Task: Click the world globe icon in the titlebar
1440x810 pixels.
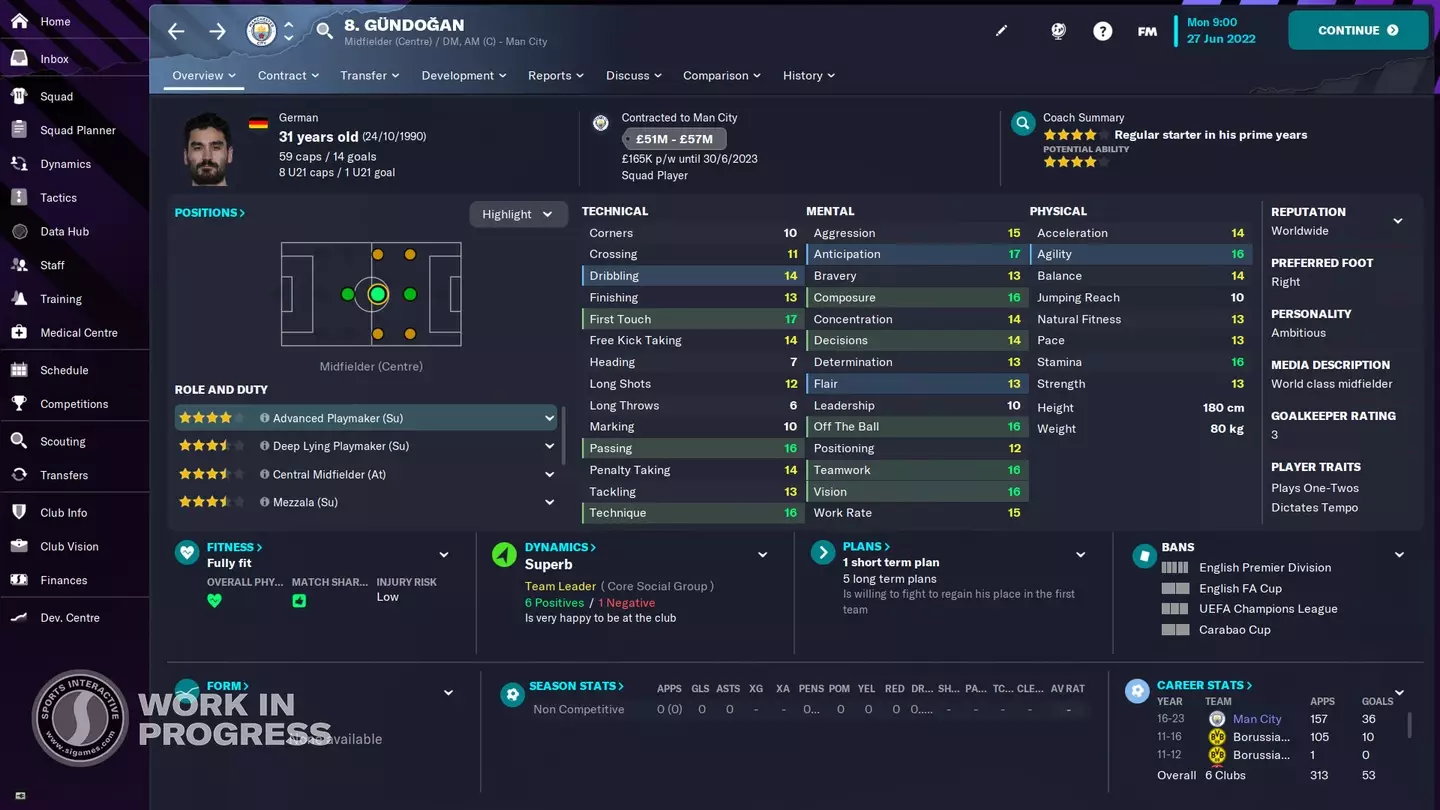Action: click(x=1058, y=31)
